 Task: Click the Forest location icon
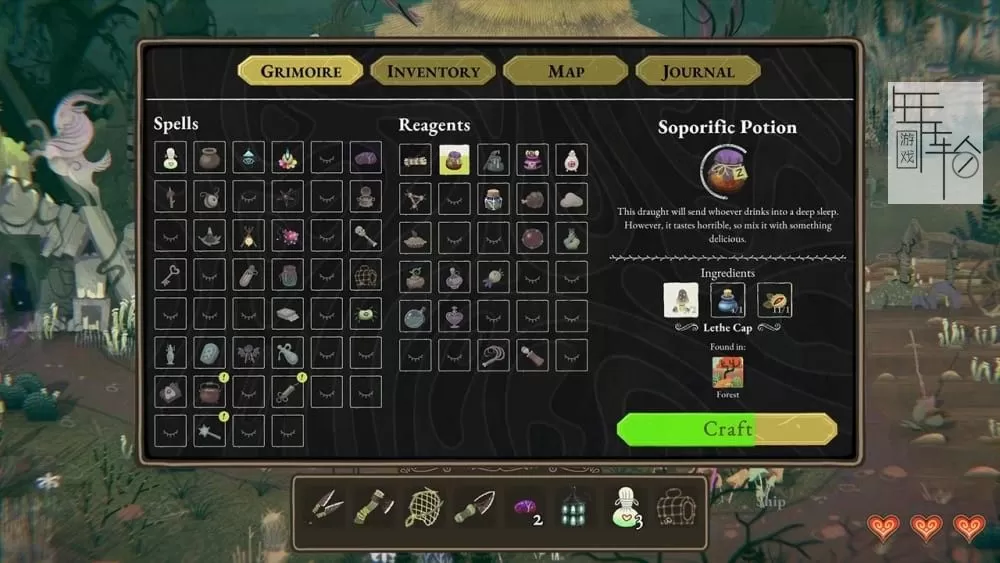point(727,373)
